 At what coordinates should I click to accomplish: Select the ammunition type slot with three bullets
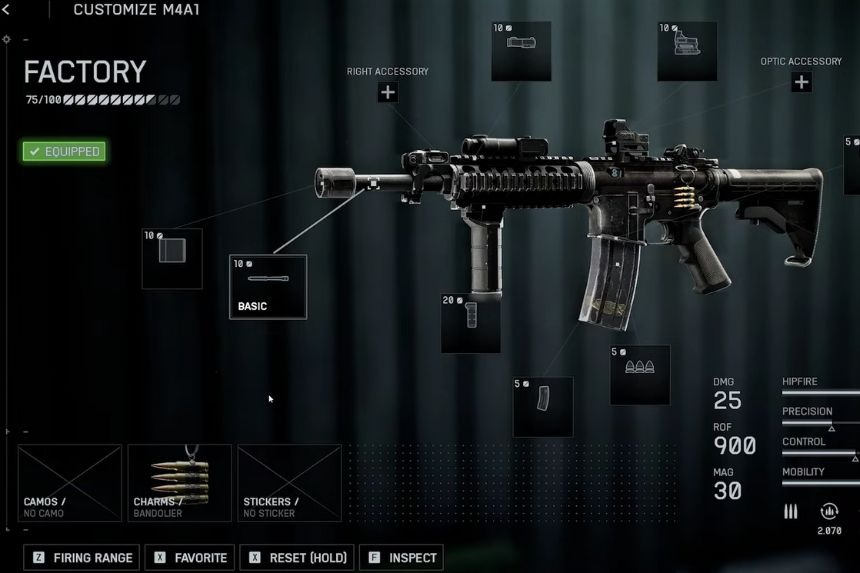640,375
